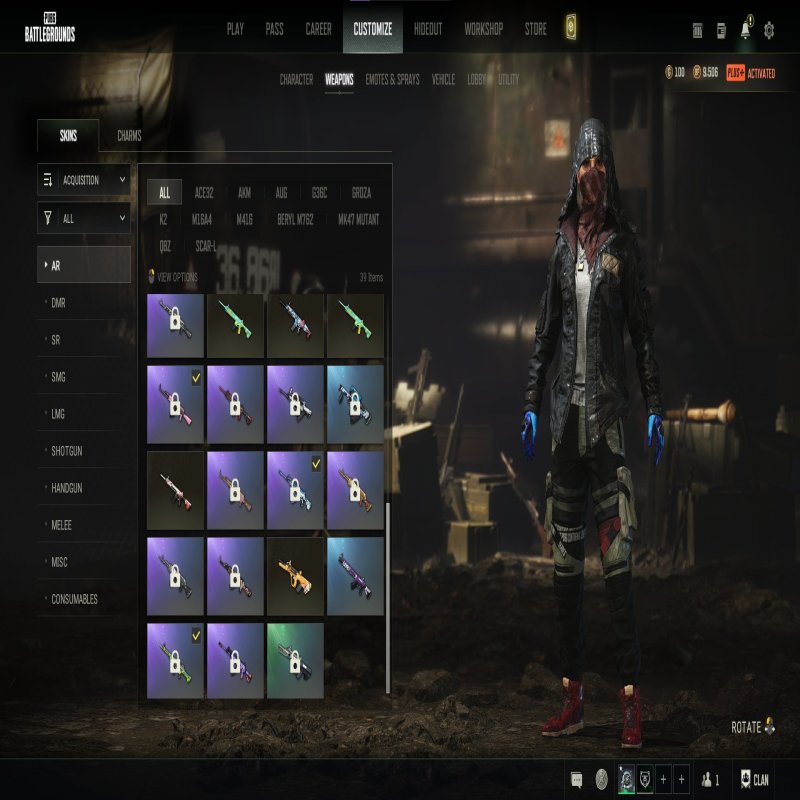The height and width of the screenshot is (800, 800).
Task: Open the Acquisition sort dropdown
Action: point(84,180)
